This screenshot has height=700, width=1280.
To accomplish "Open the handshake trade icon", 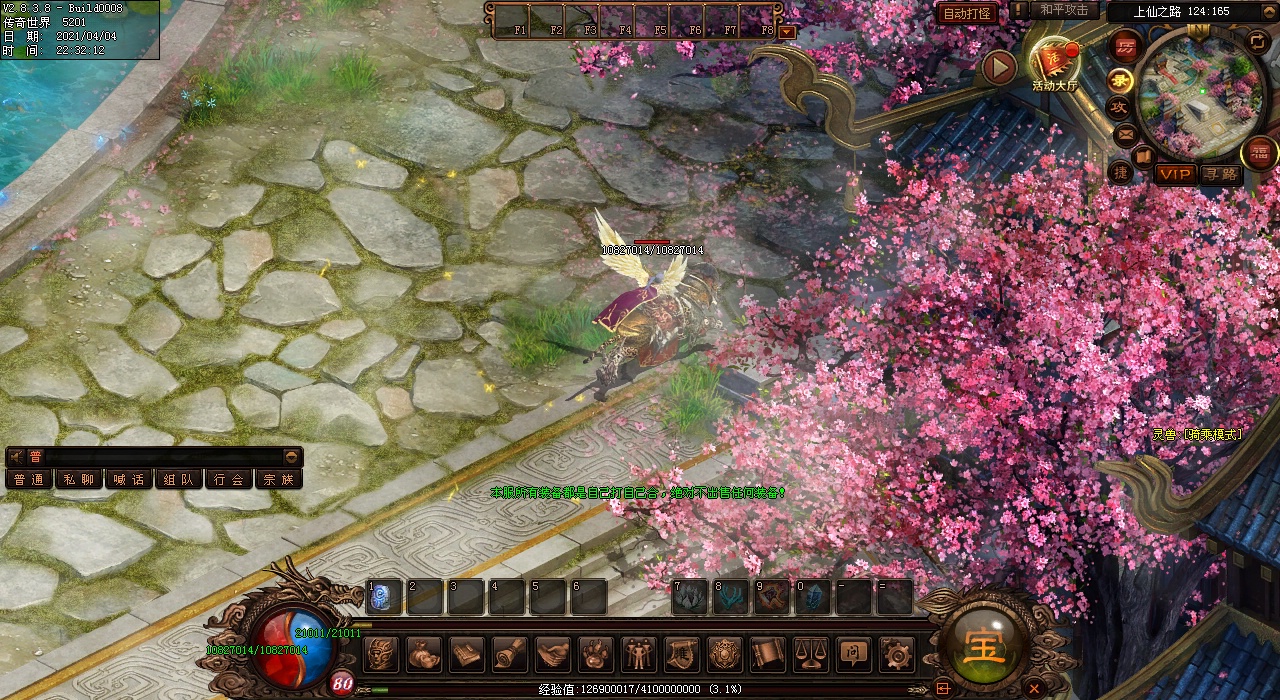I will [552, 654].
